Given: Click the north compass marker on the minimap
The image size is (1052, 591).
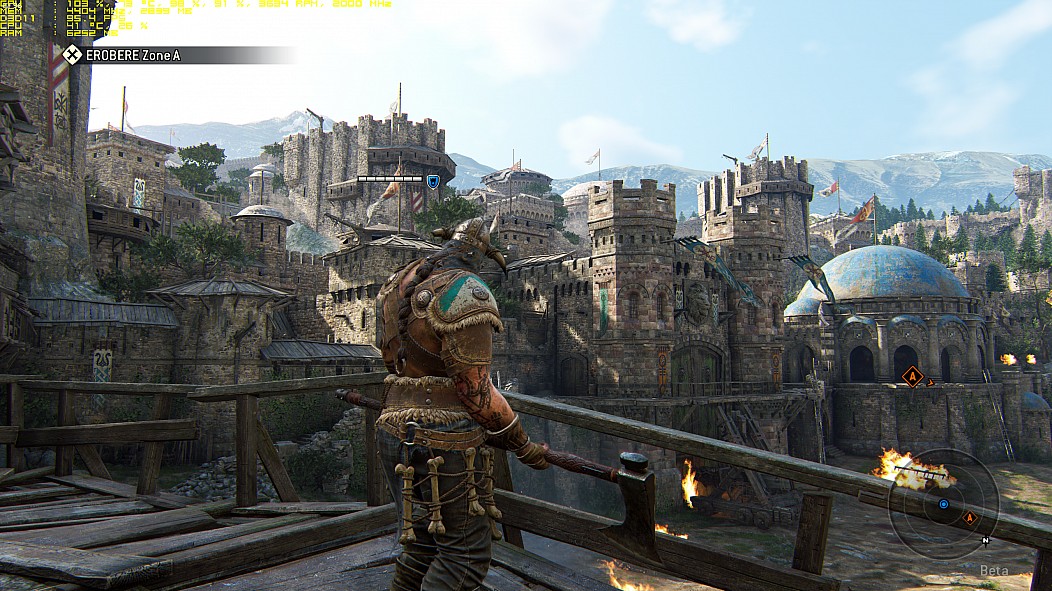Looking at the screenshot, I should coord(985,541).
